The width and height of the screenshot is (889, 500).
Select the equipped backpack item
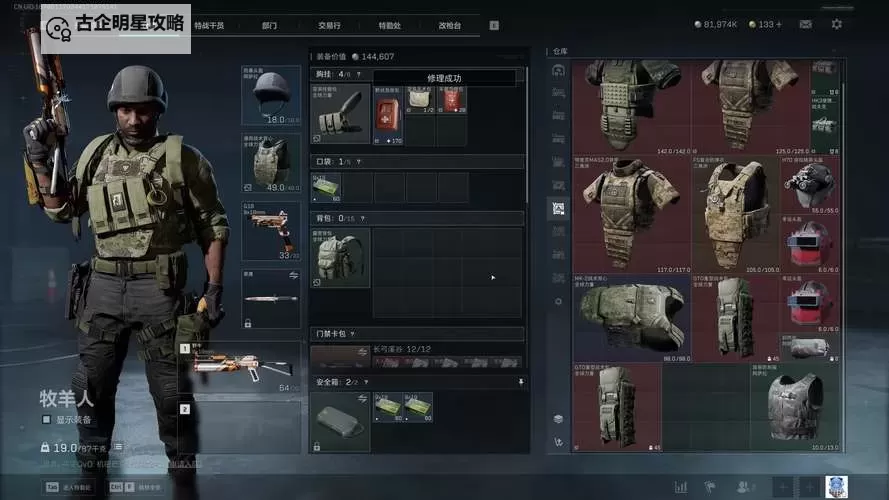(x=340, y=258)
